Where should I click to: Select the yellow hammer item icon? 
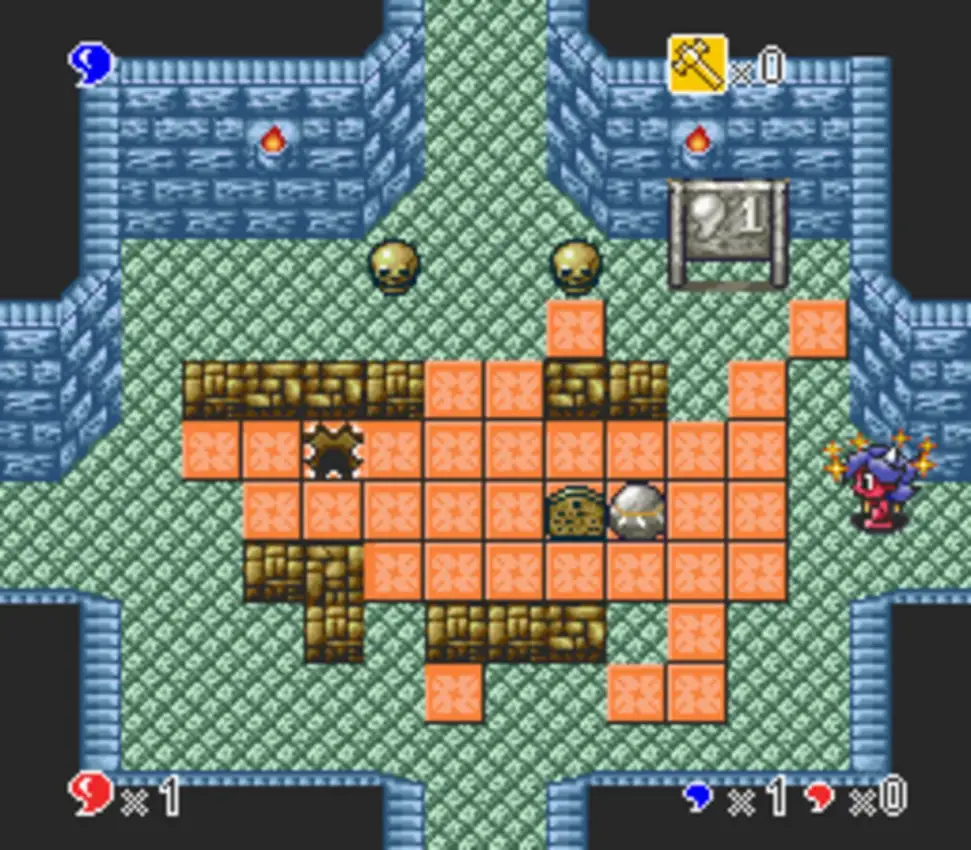tap(697, 64)
